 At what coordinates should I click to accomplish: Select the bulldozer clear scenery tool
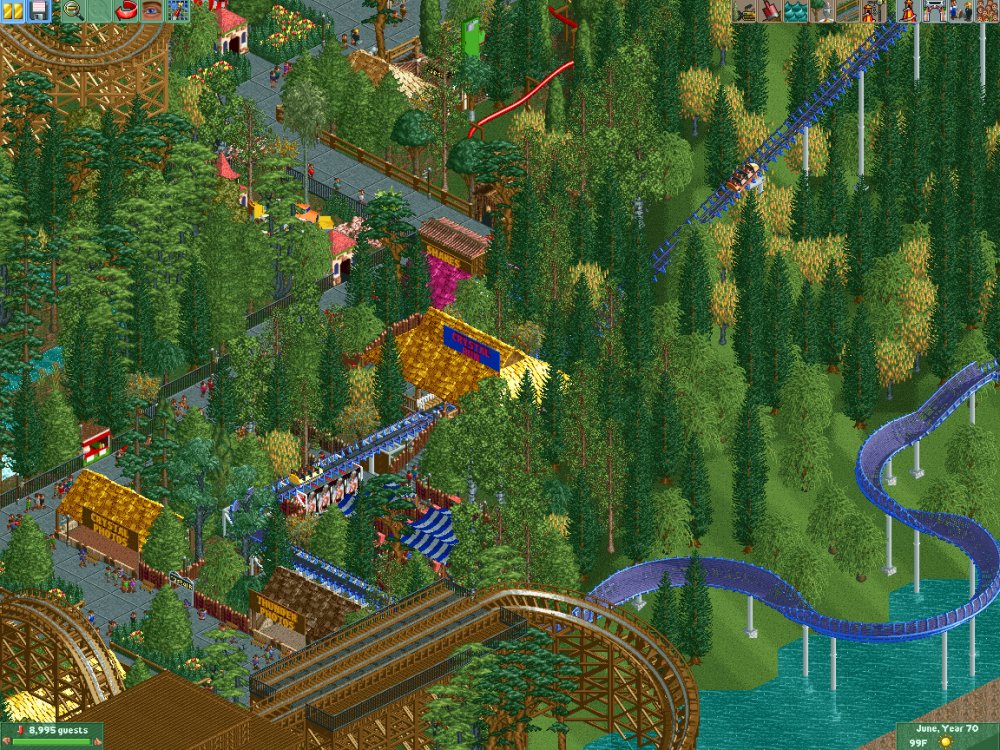[745, 11]
